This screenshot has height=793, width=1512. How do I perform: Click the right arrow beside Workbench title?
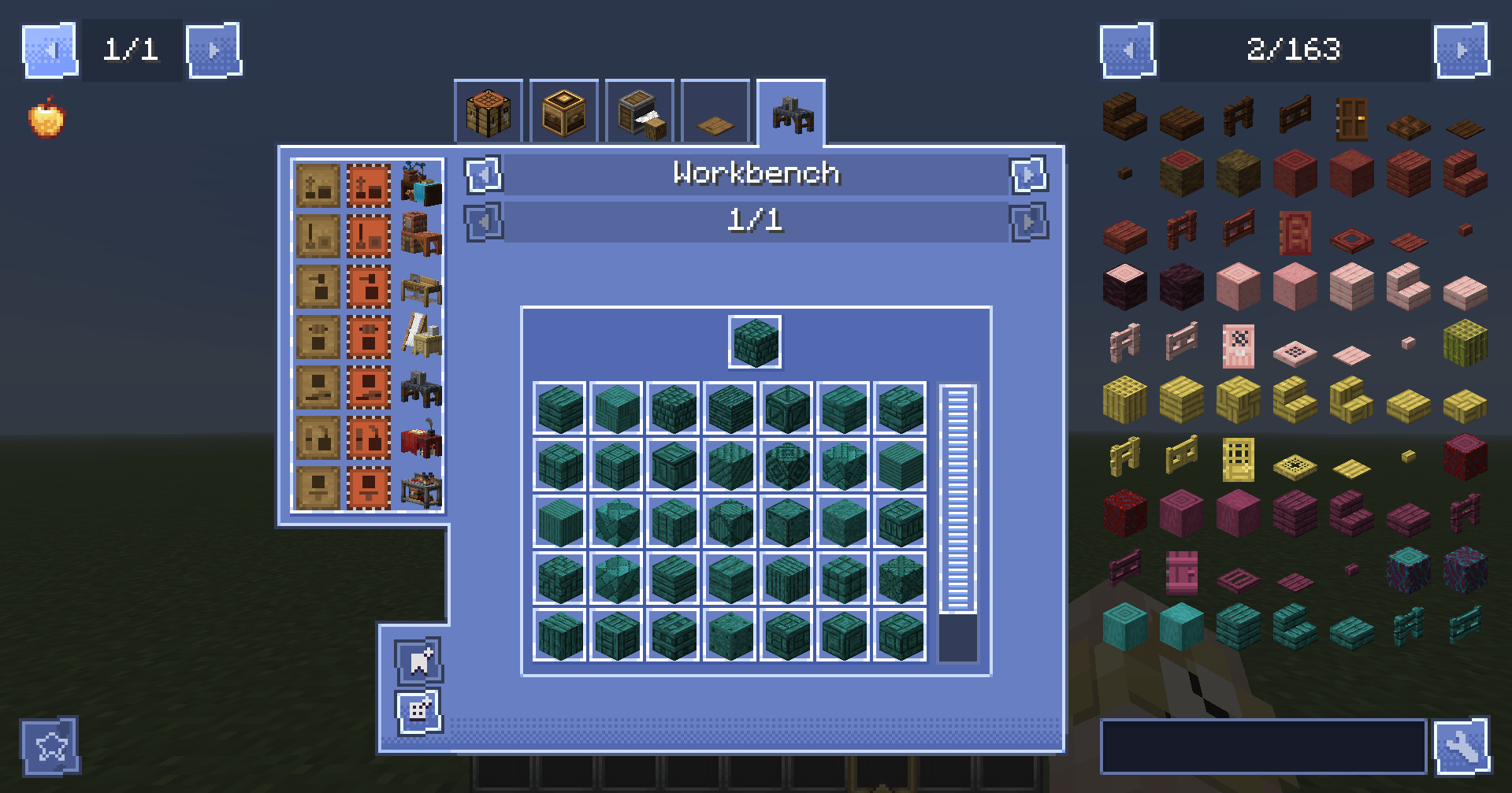(1028, 175)
